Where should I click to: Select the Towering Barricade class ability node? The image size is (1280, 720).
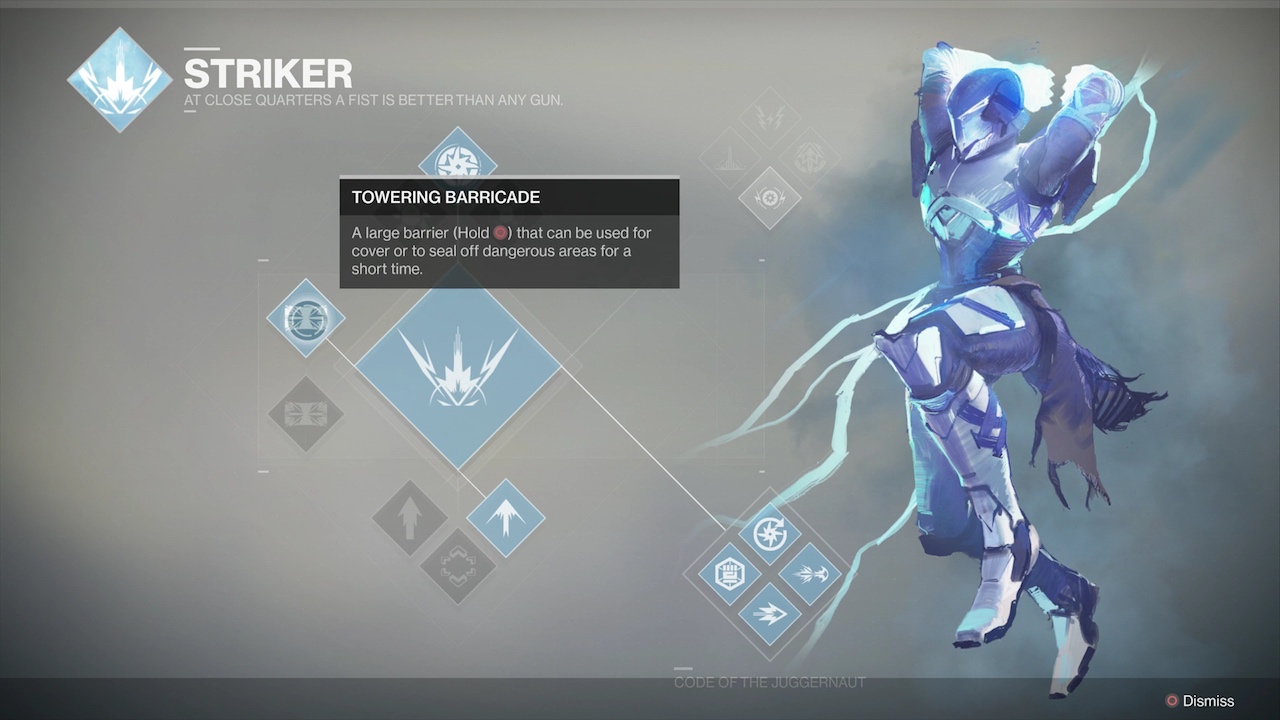point(306,319)
